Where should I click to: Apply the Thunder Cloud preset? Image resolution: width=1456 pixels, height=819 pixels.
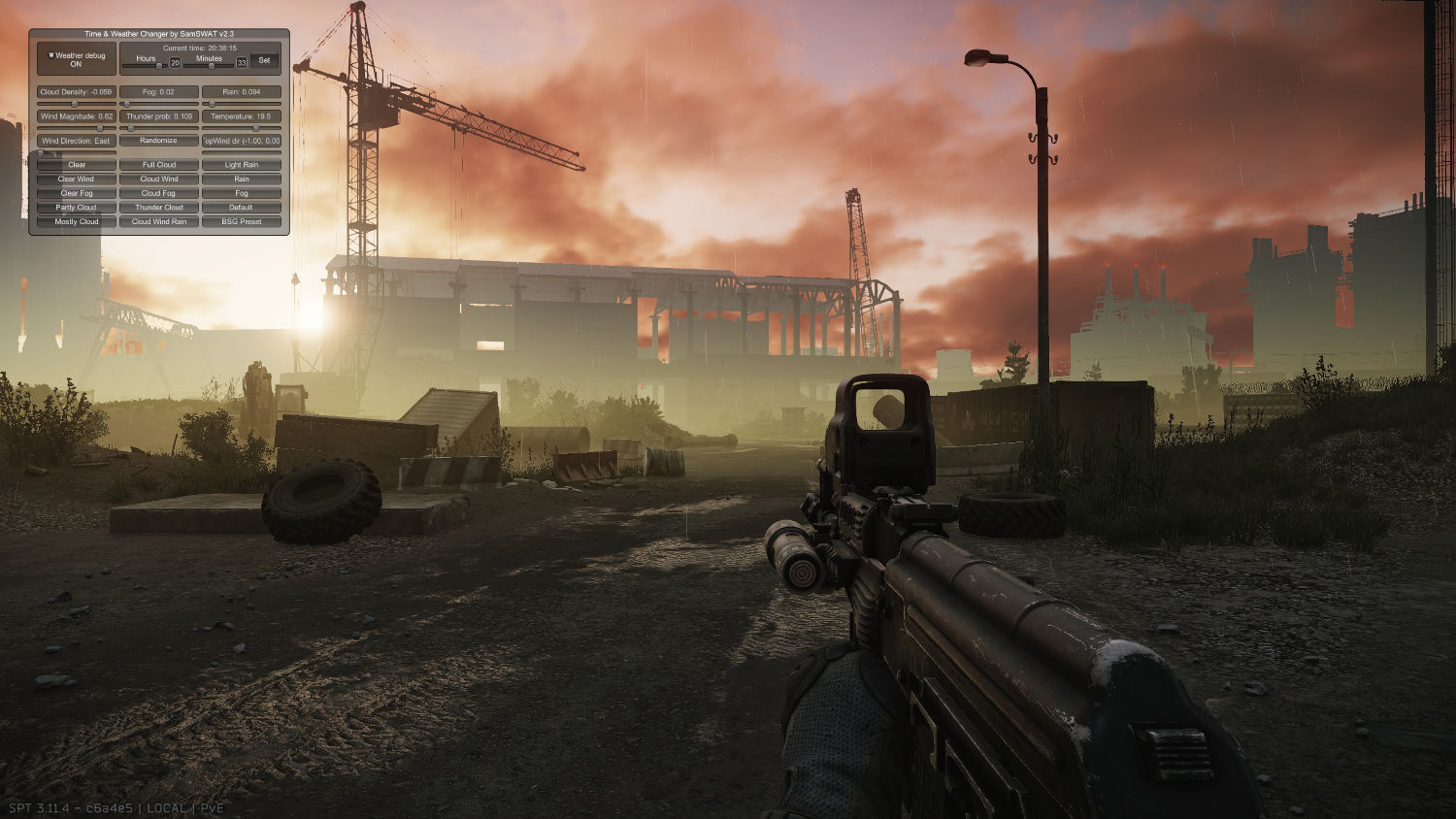159,207
